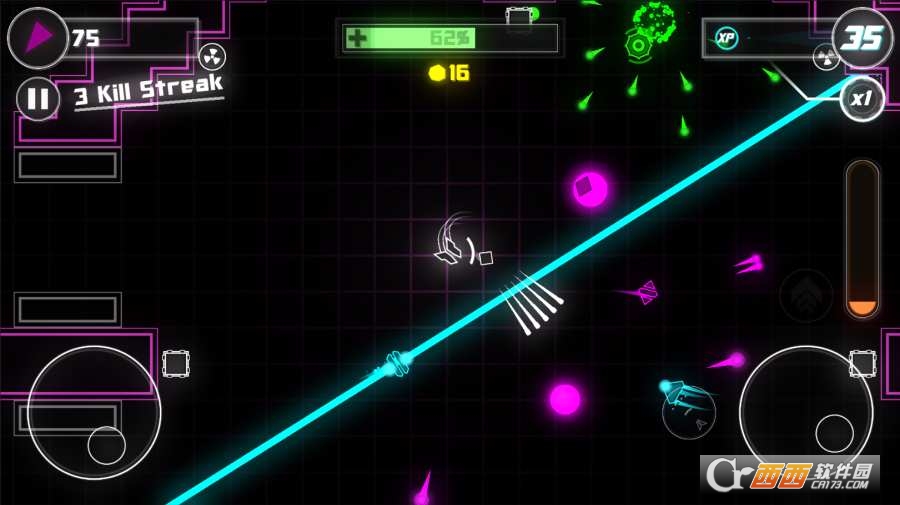Tap the XP badge icon

click(727, 39)
